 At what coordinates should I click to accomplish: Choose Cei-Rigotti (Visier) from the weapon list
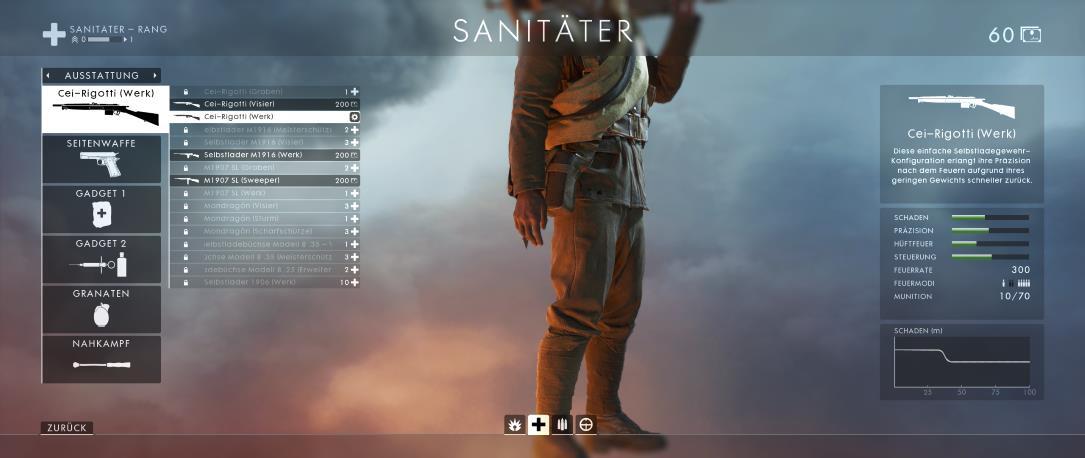(265, 104)
